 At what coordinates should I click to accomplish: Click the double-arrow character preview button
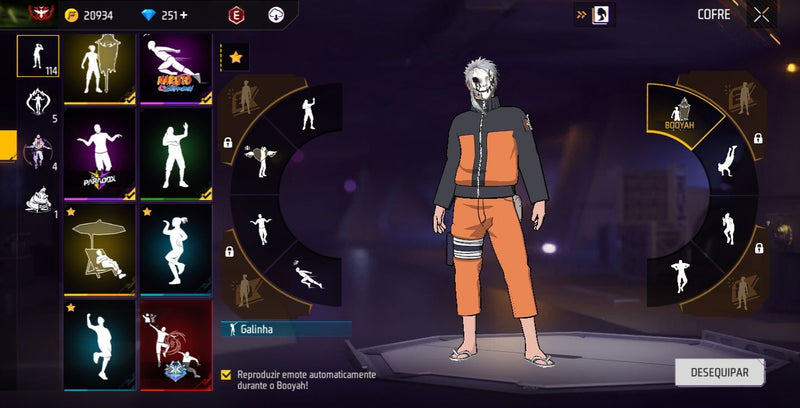click(x=594, y=15)
